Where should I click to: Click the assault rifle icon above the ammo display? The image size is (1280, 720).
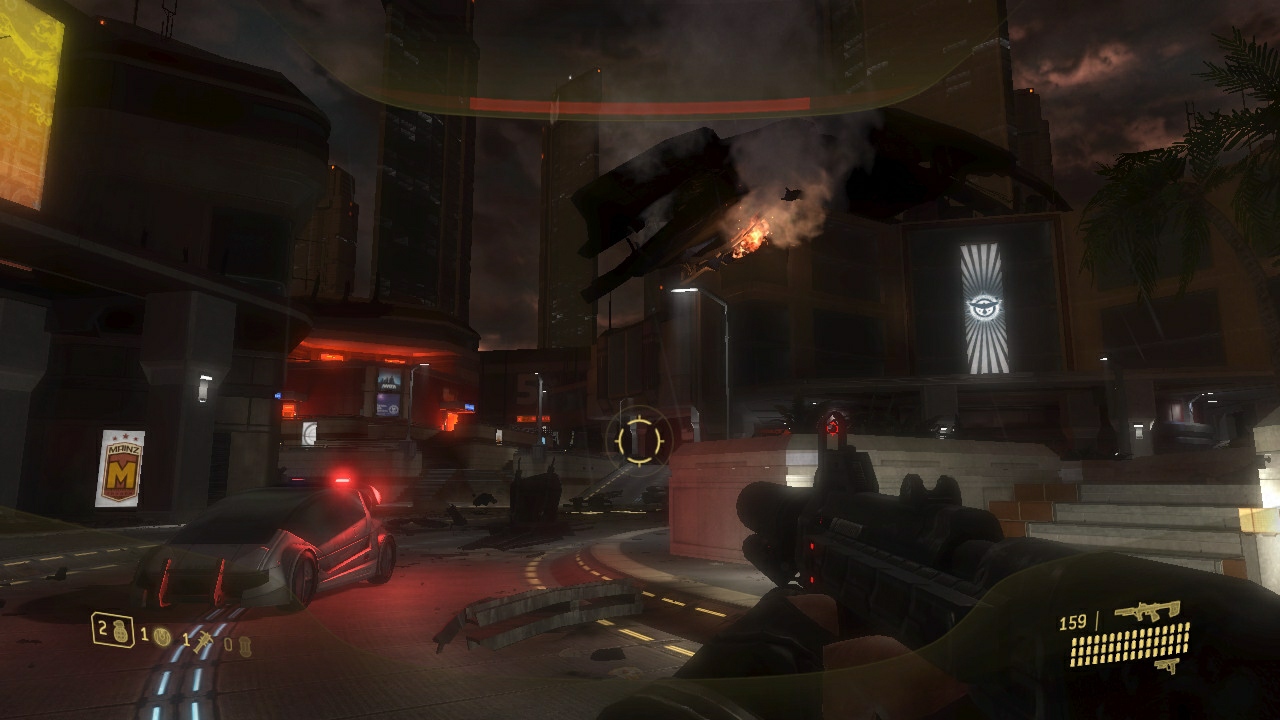point(1149,611)
